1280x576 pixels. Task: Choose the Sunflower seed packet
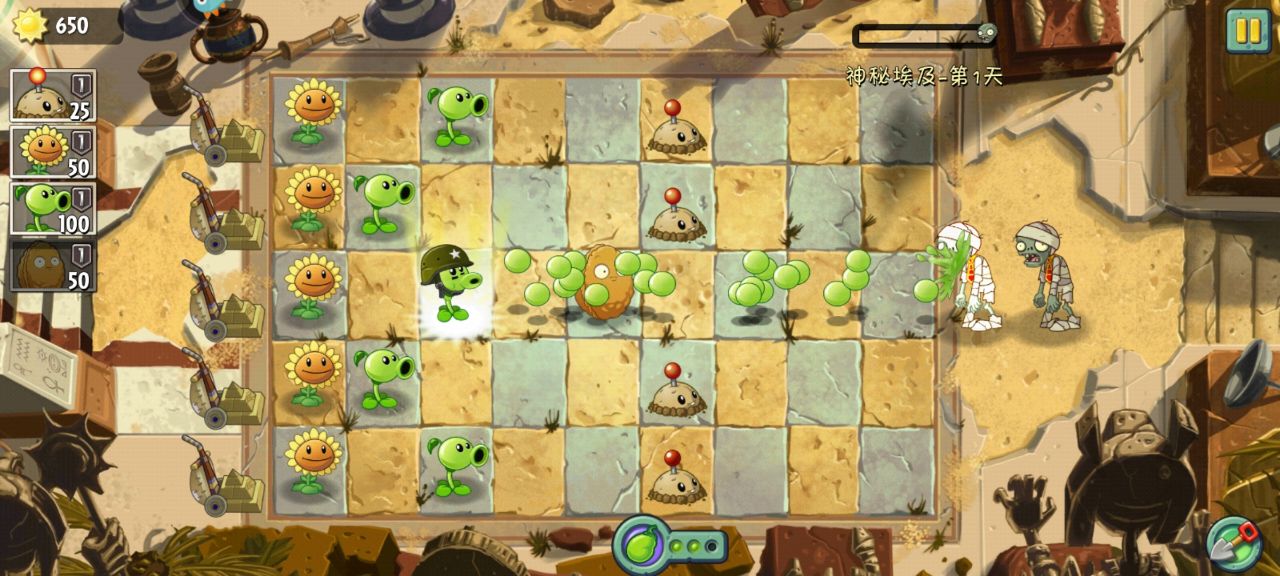click(x=52, y=152)
